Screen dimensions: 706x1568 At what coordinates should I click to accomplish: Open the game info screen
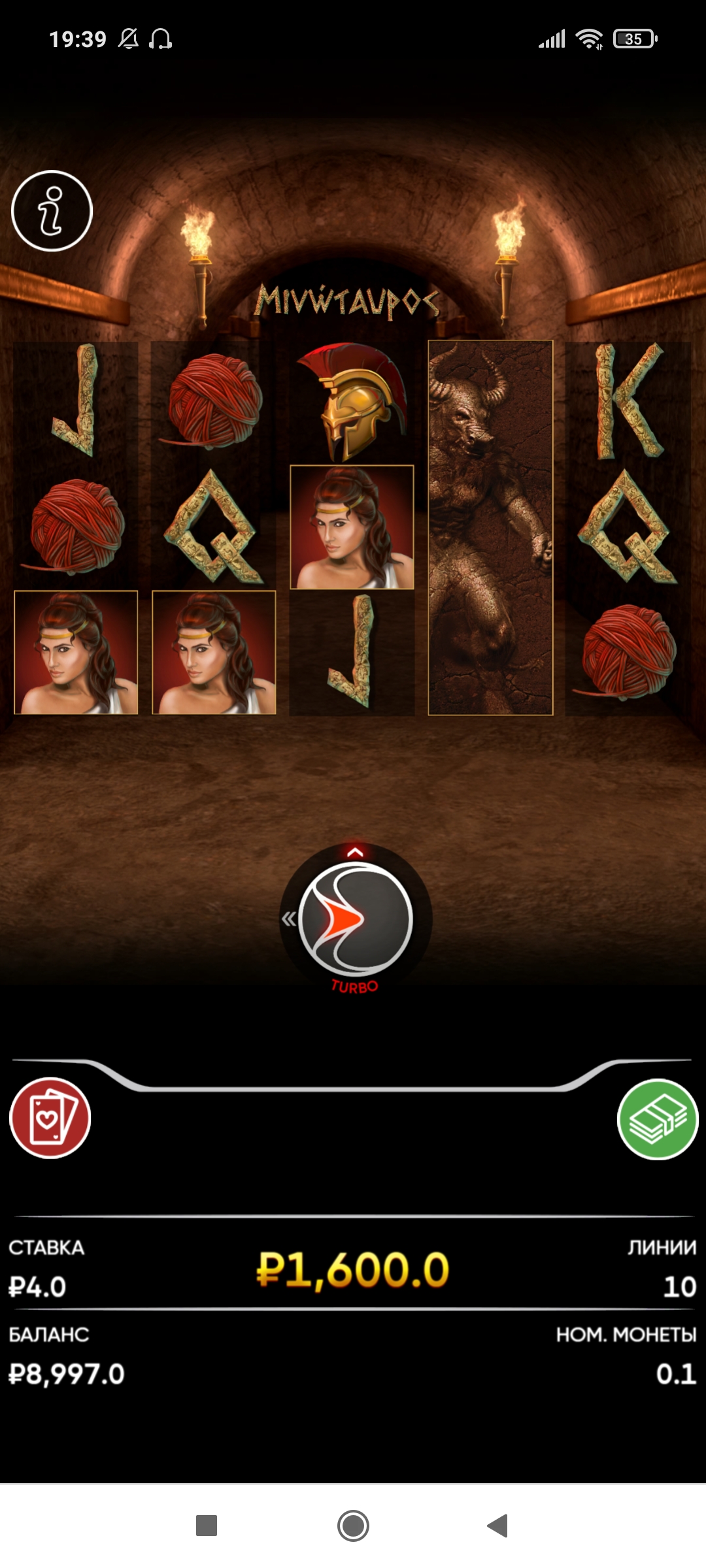(52, 211)
